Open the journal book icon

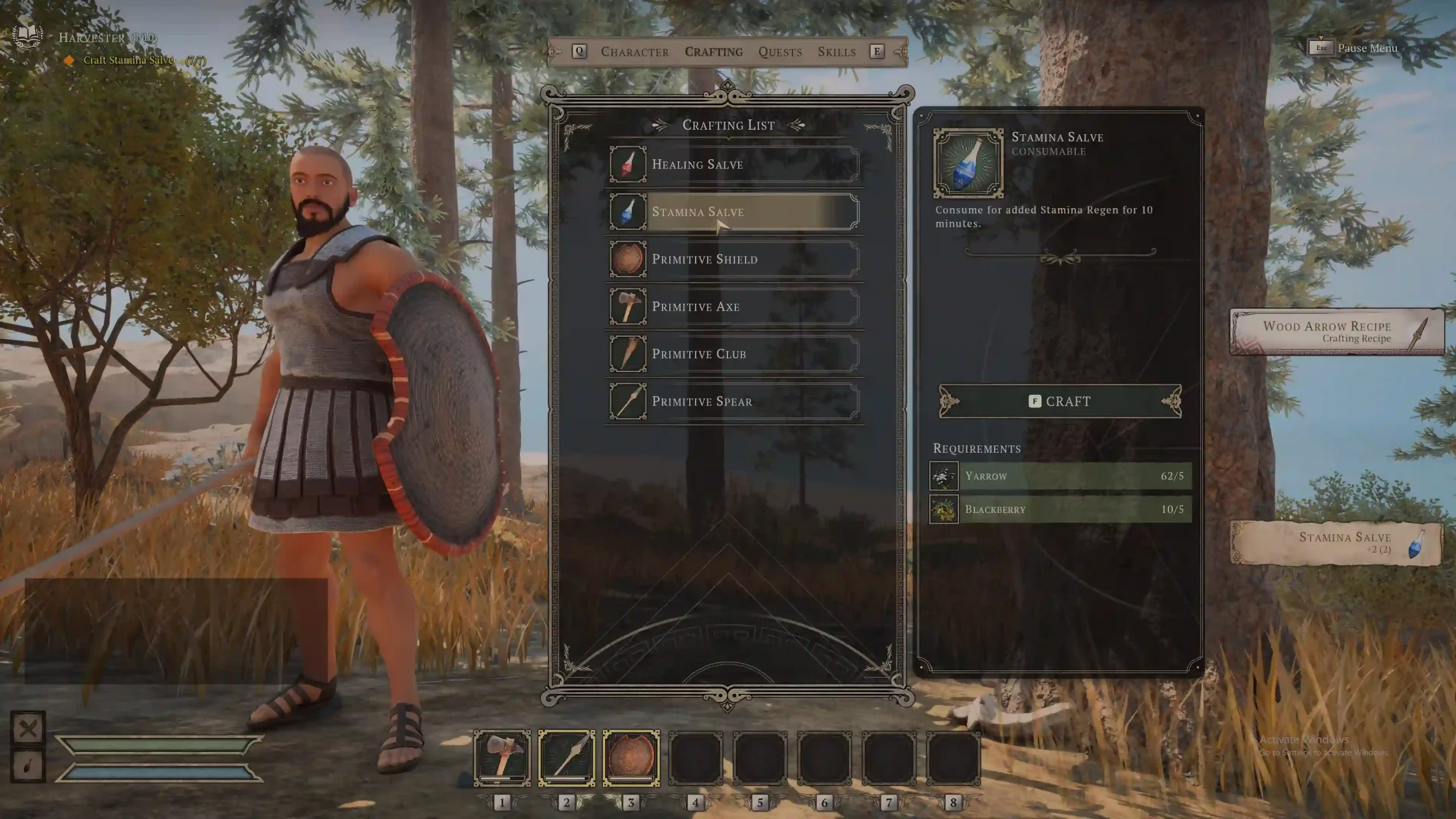(27, 35)
